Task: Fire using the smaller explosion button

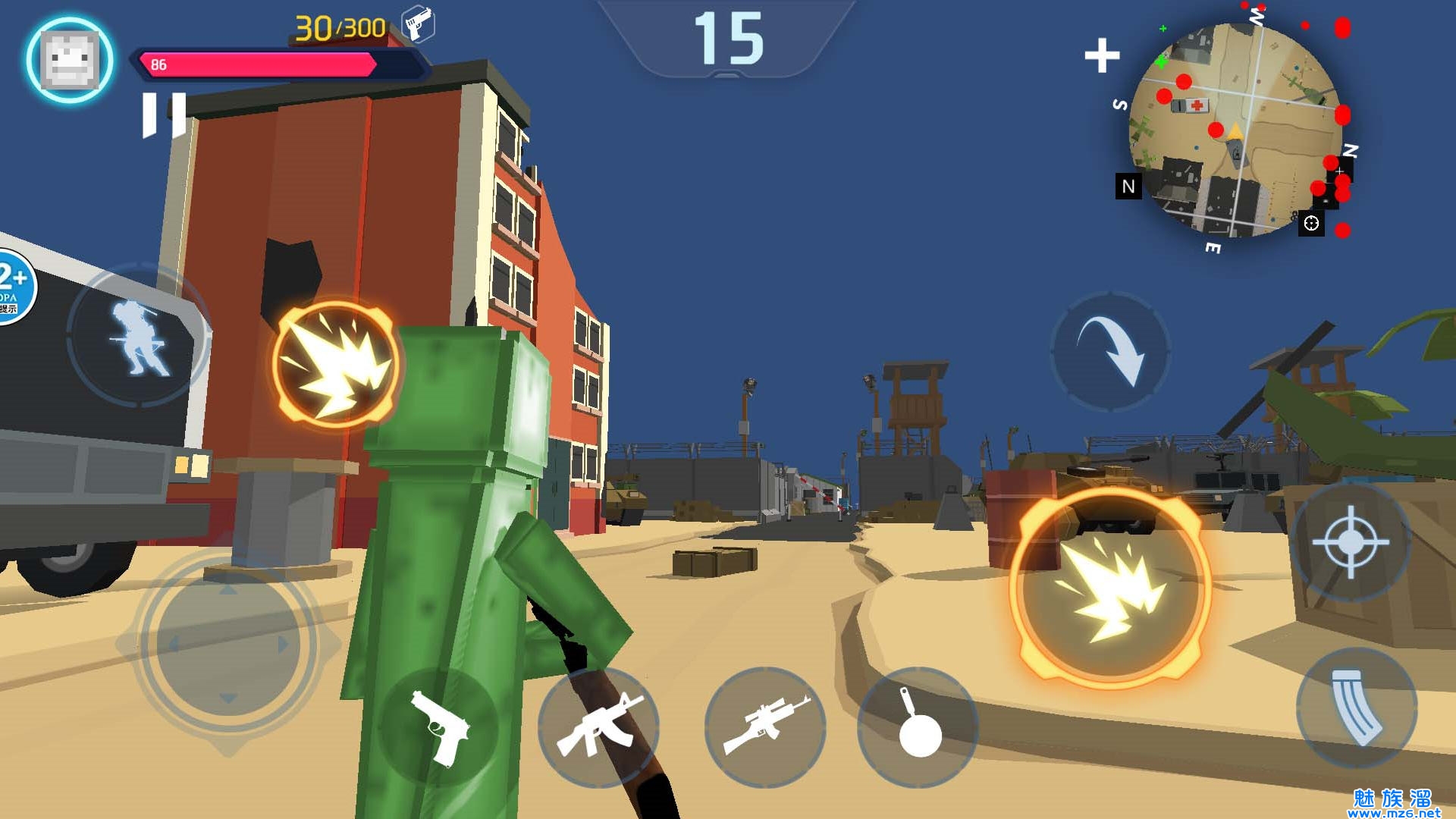Action: click(x=336, y=362)
